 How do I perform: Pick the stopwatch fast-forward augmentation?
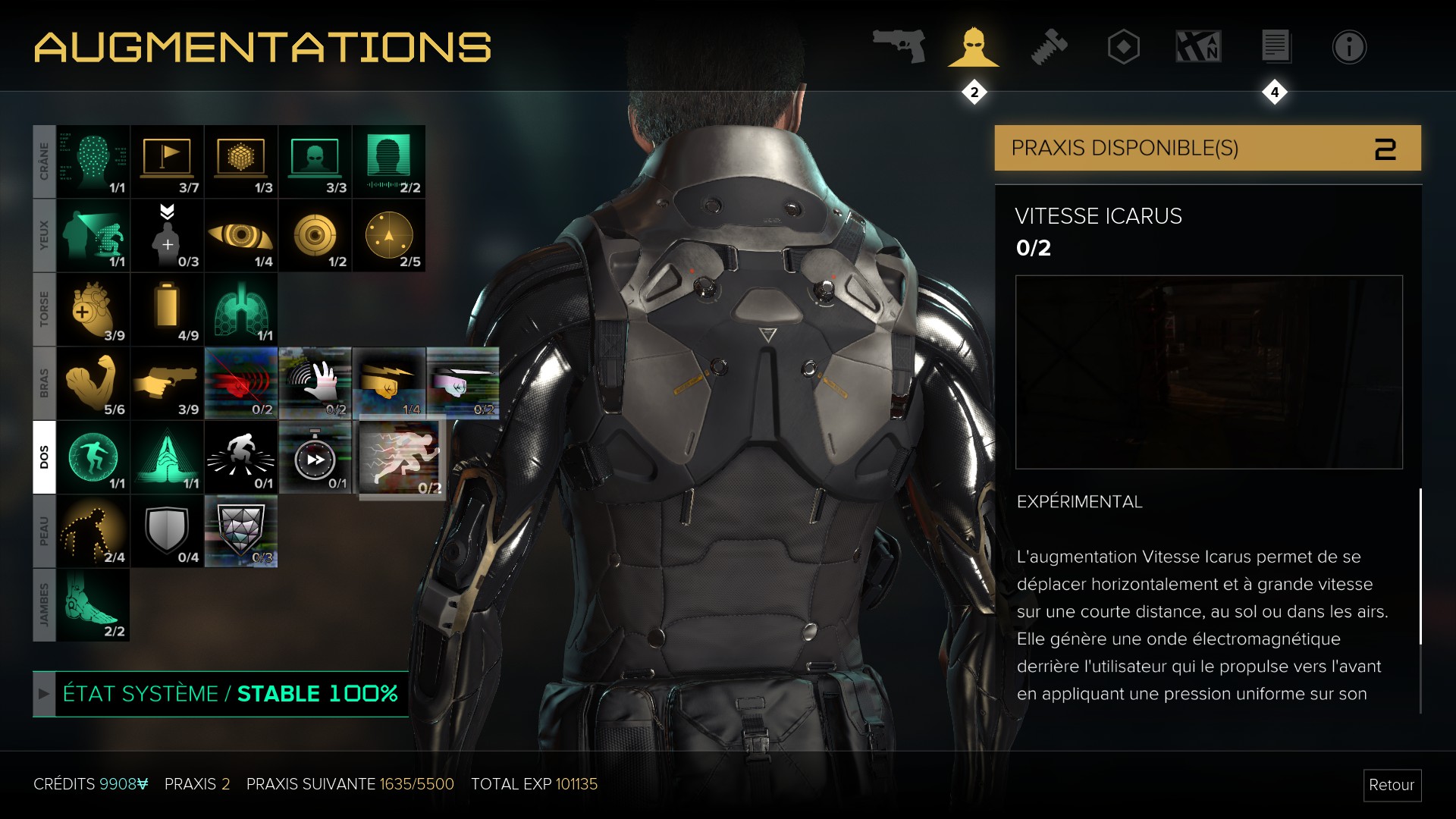tap(315, 457)
